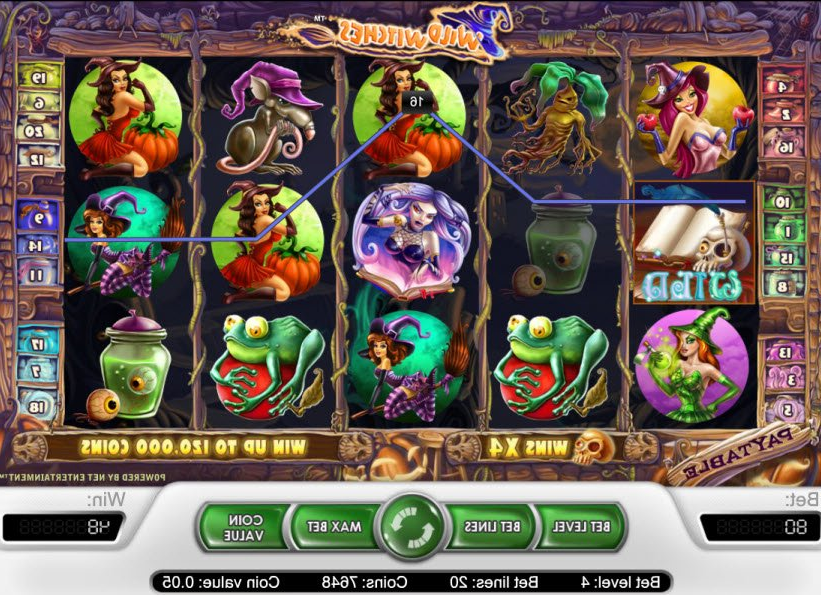The image size is (821, 595).
Task: Choose payline marker 5
Action: pyautogui.click(x=785, y=410)
